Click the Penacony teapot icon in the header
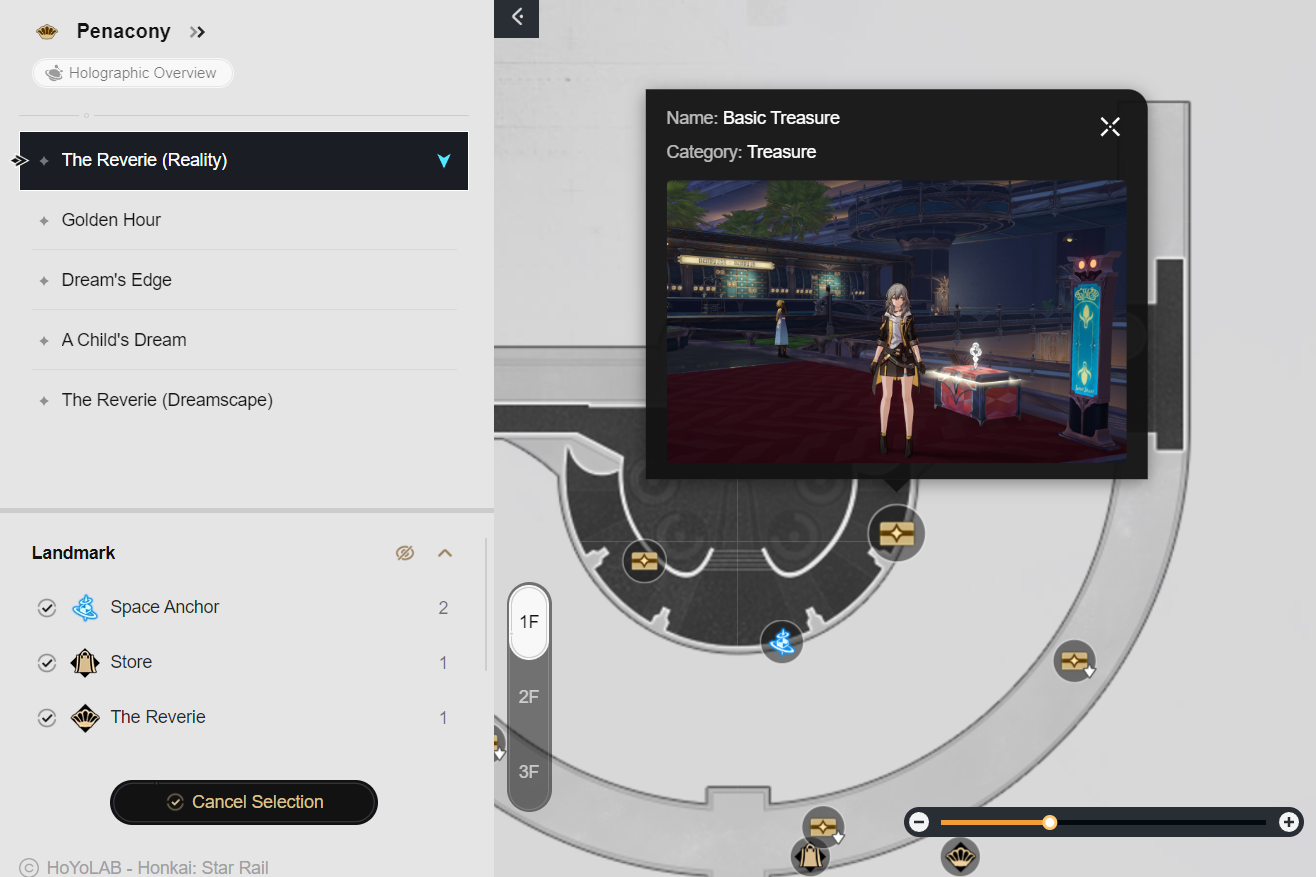1316x877 pixels. coord(46,31)
